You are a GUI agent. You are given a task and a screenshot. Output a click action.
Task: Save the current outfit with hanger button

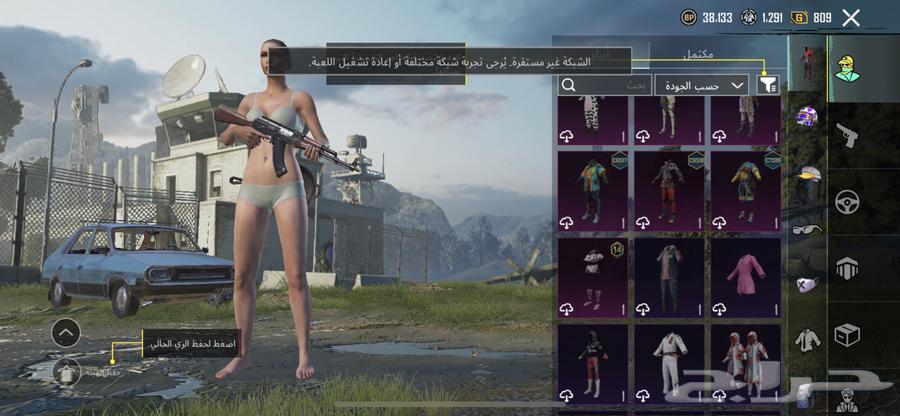pos(67,371)
